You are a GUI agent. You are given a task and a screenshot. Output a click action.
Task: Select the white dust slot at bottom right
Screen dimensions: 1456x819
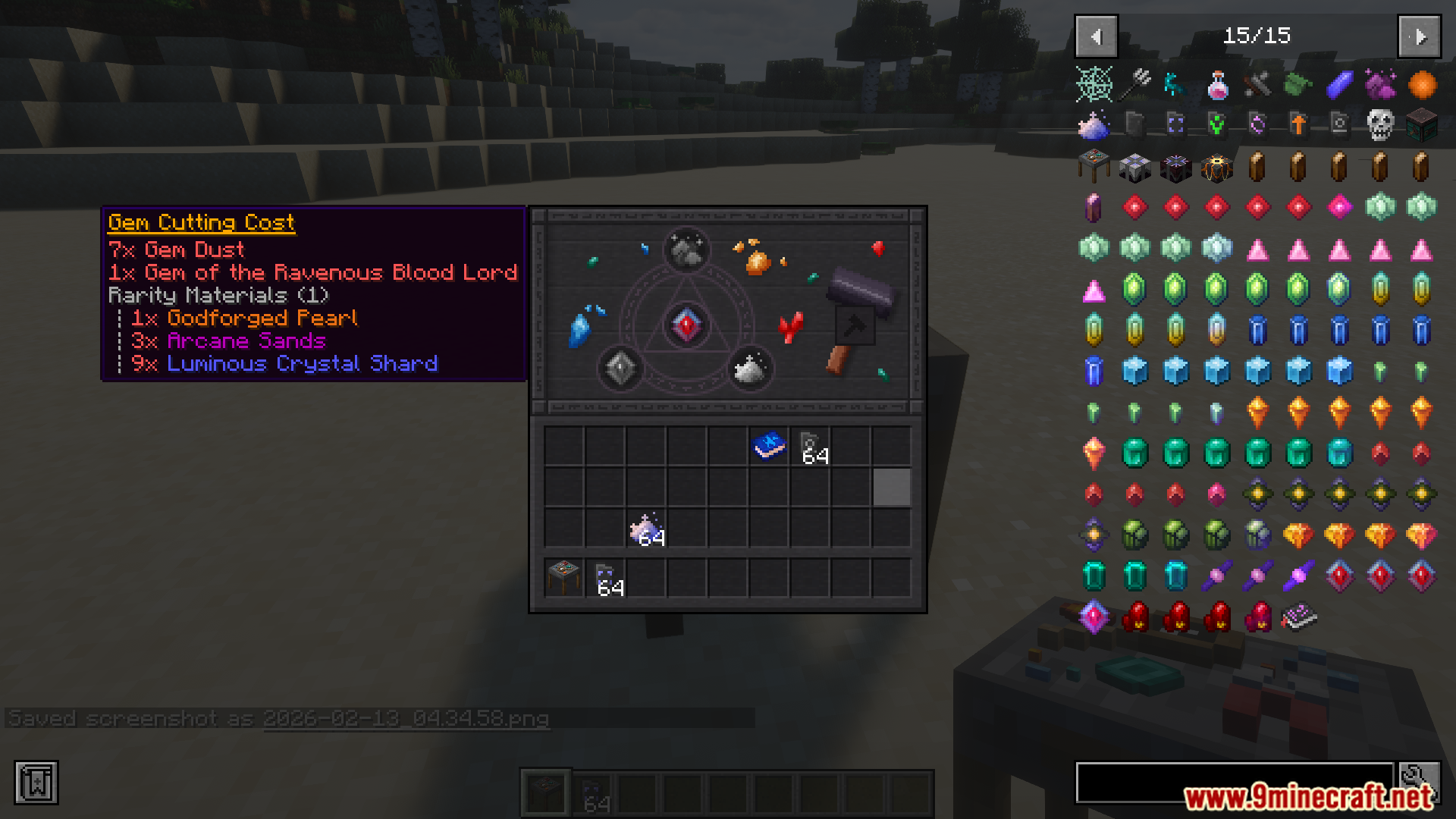coord(751,369)
